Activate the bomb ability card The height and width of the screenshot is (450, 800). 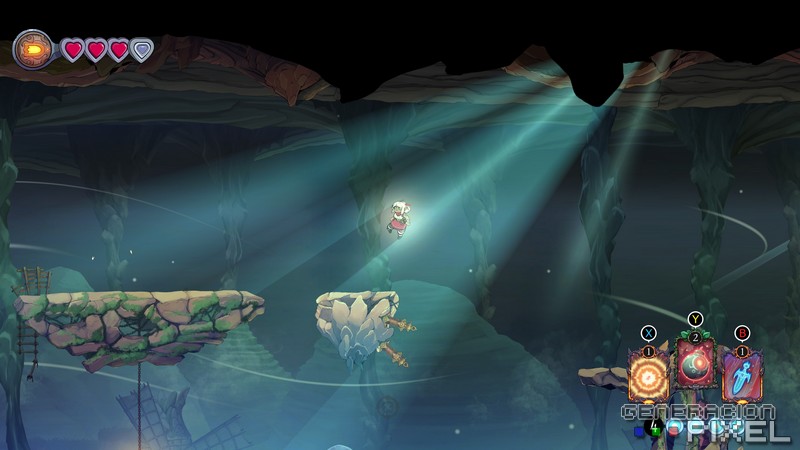click(695, 368)
